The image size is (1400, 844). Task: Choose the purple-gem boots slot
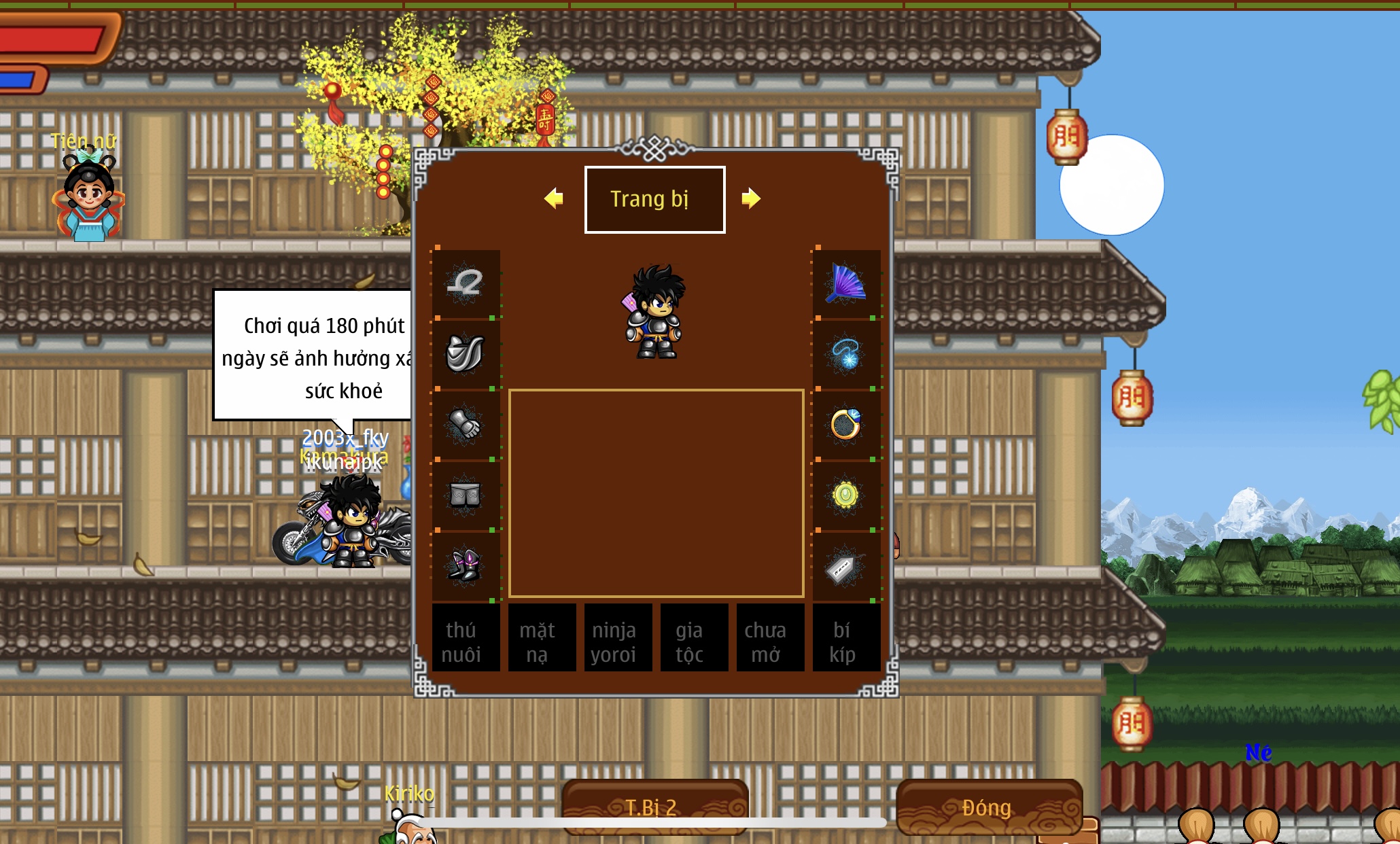point(466,566)
